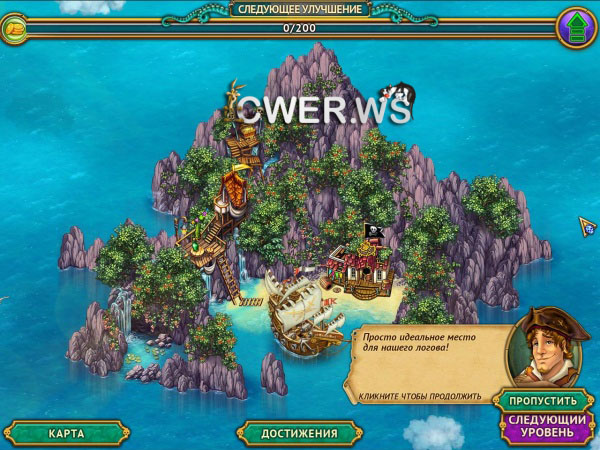Start the Следующий уровень next level
Screen dimensions: 600x450
[x=541, y=426]
